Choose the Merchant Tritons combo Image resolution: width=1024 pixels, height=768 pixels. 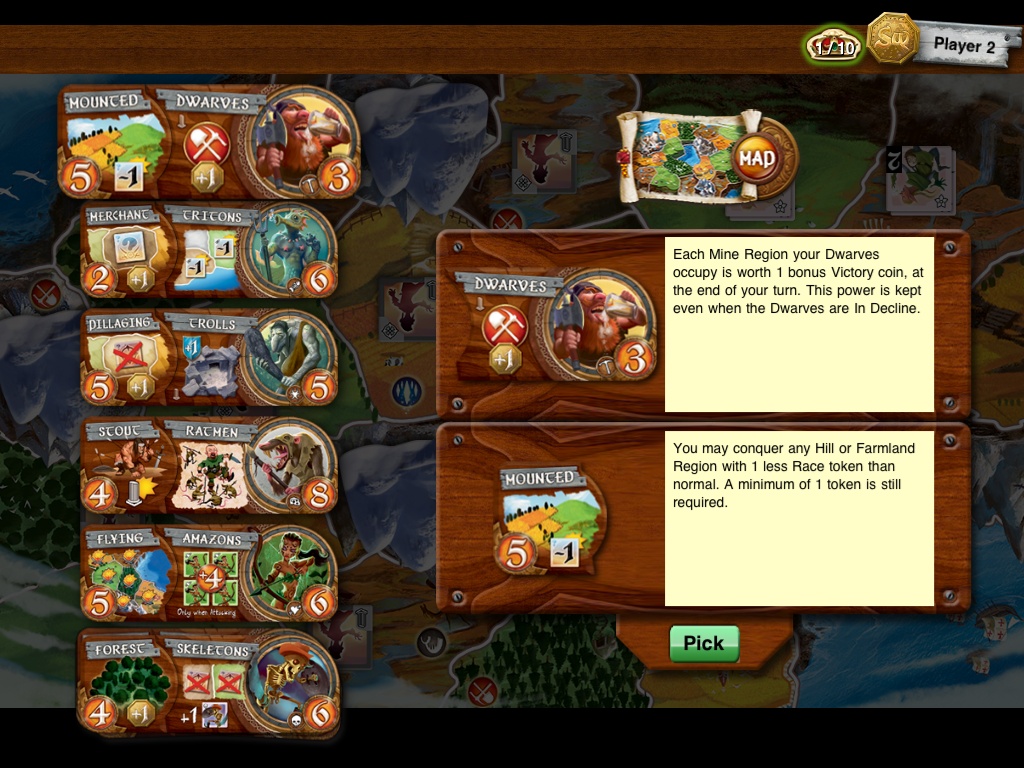[209, 252]
